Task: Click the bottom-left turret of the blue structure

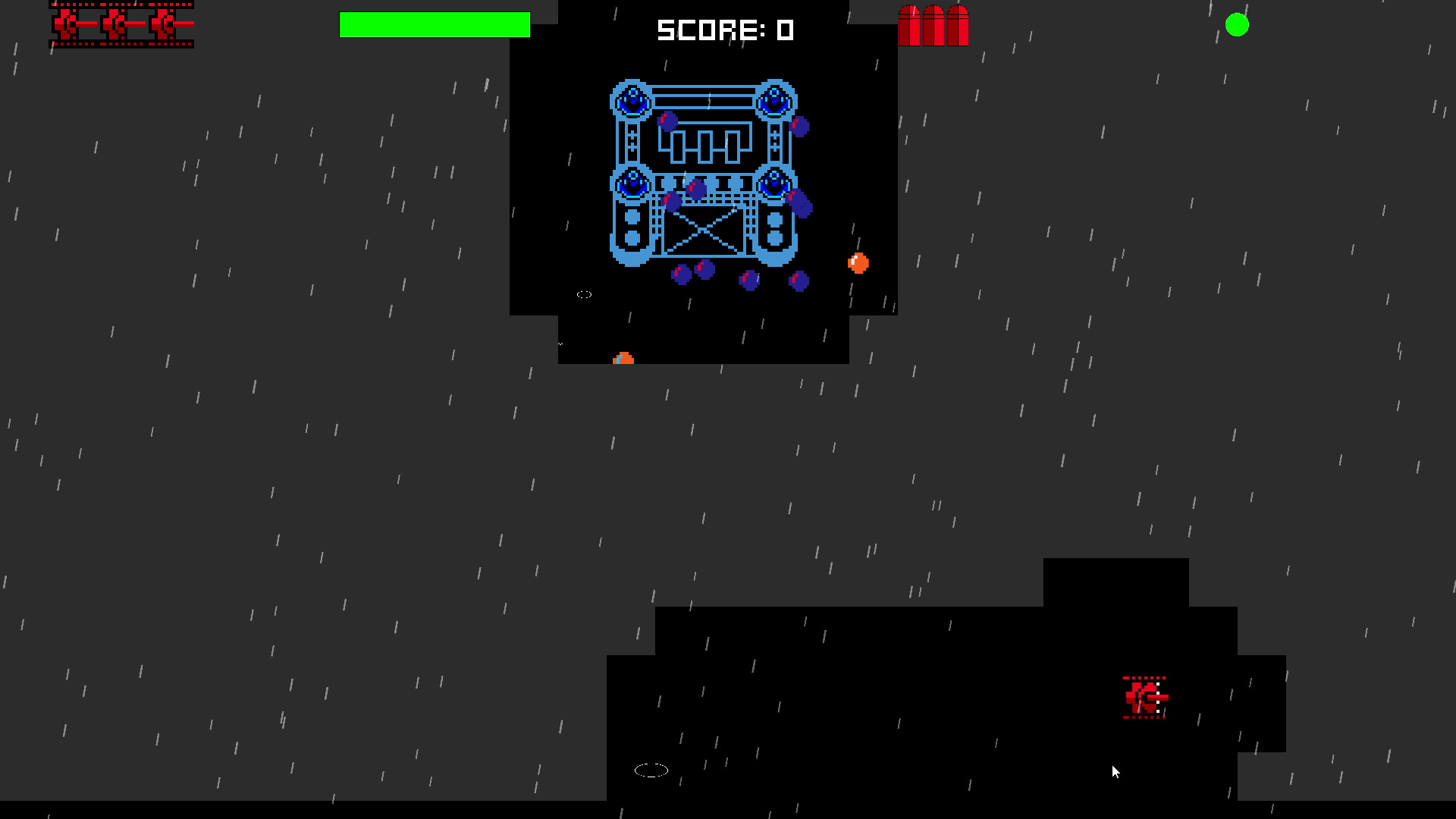Action: click(631, 182)
